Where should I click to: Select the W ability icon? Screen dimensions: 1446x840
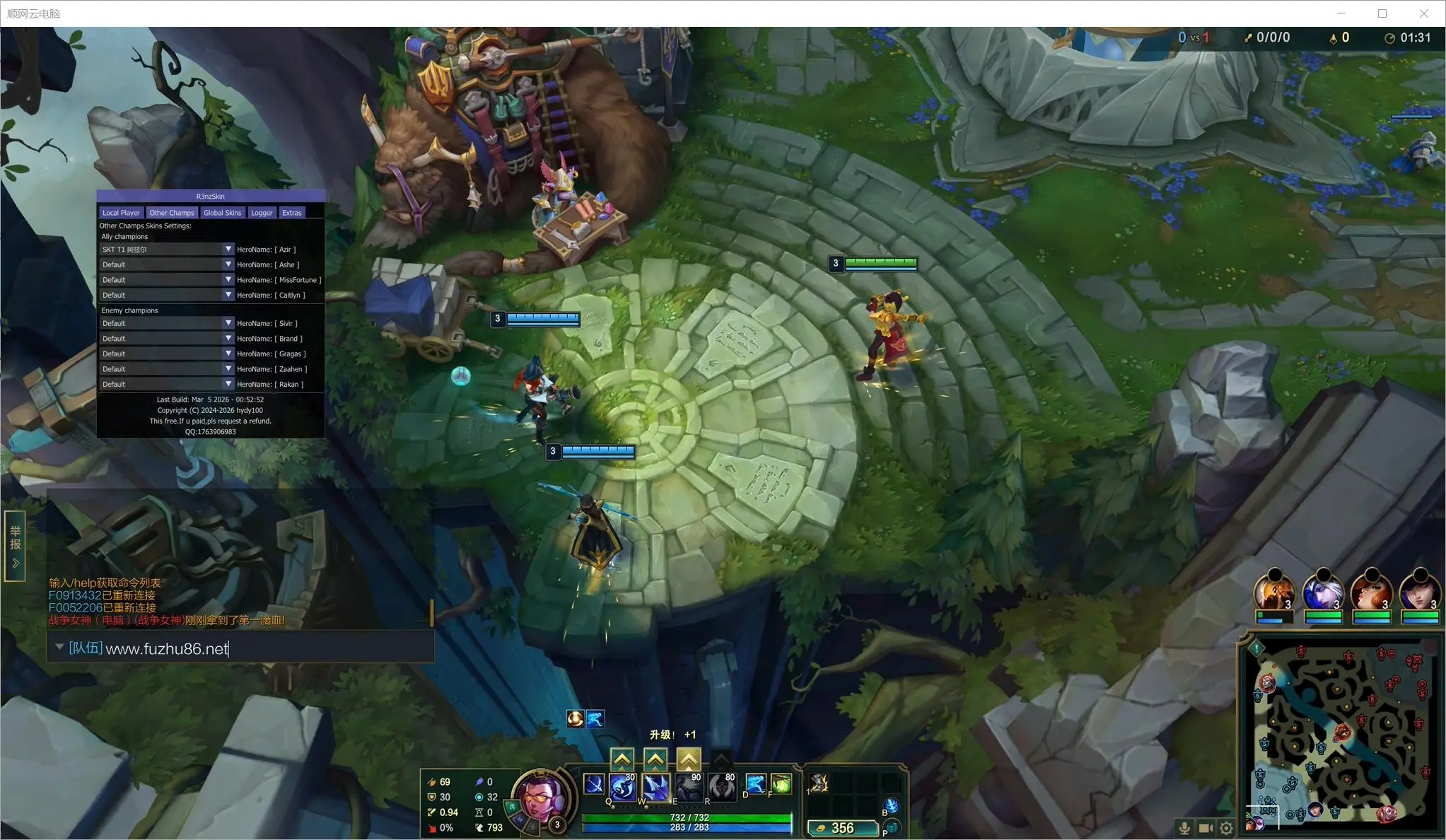655,787
